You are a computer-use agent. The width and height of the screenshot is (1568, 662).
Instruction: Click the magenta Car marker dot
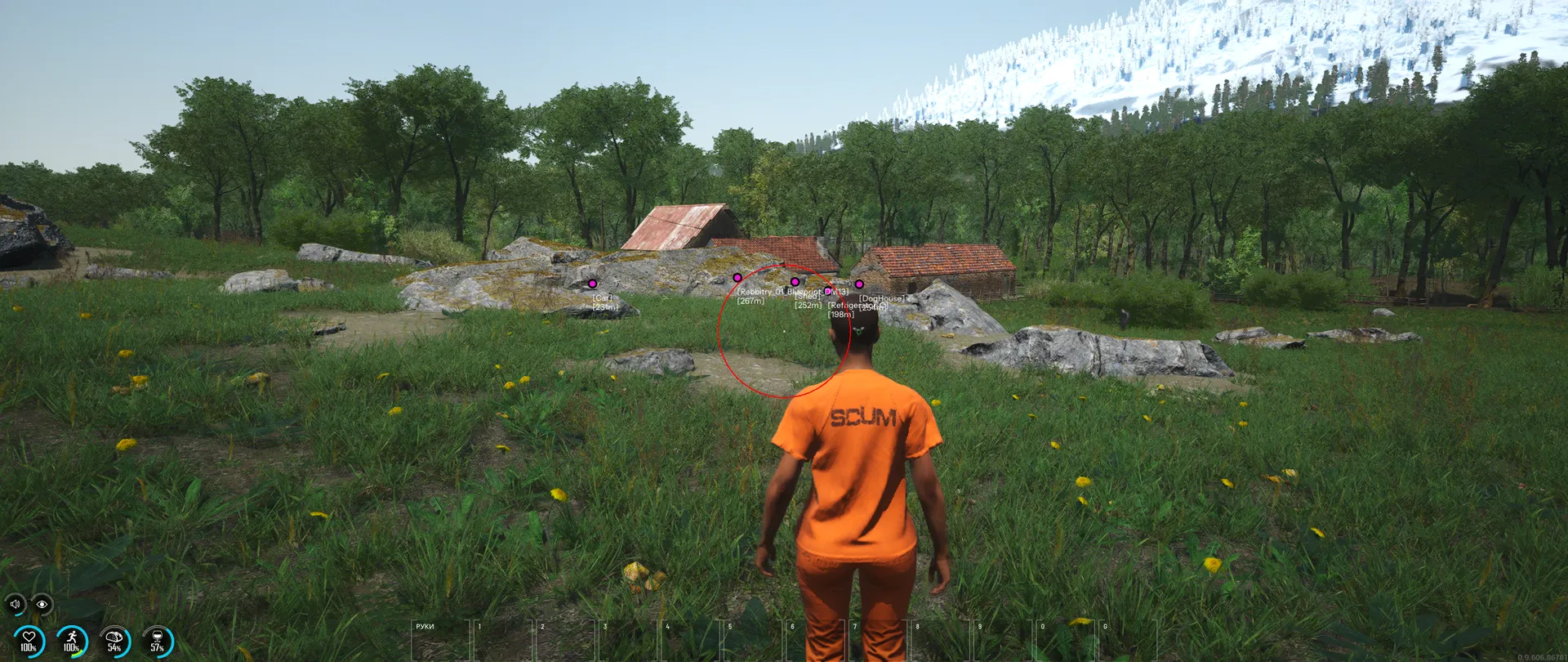click(x=592, y=284)
